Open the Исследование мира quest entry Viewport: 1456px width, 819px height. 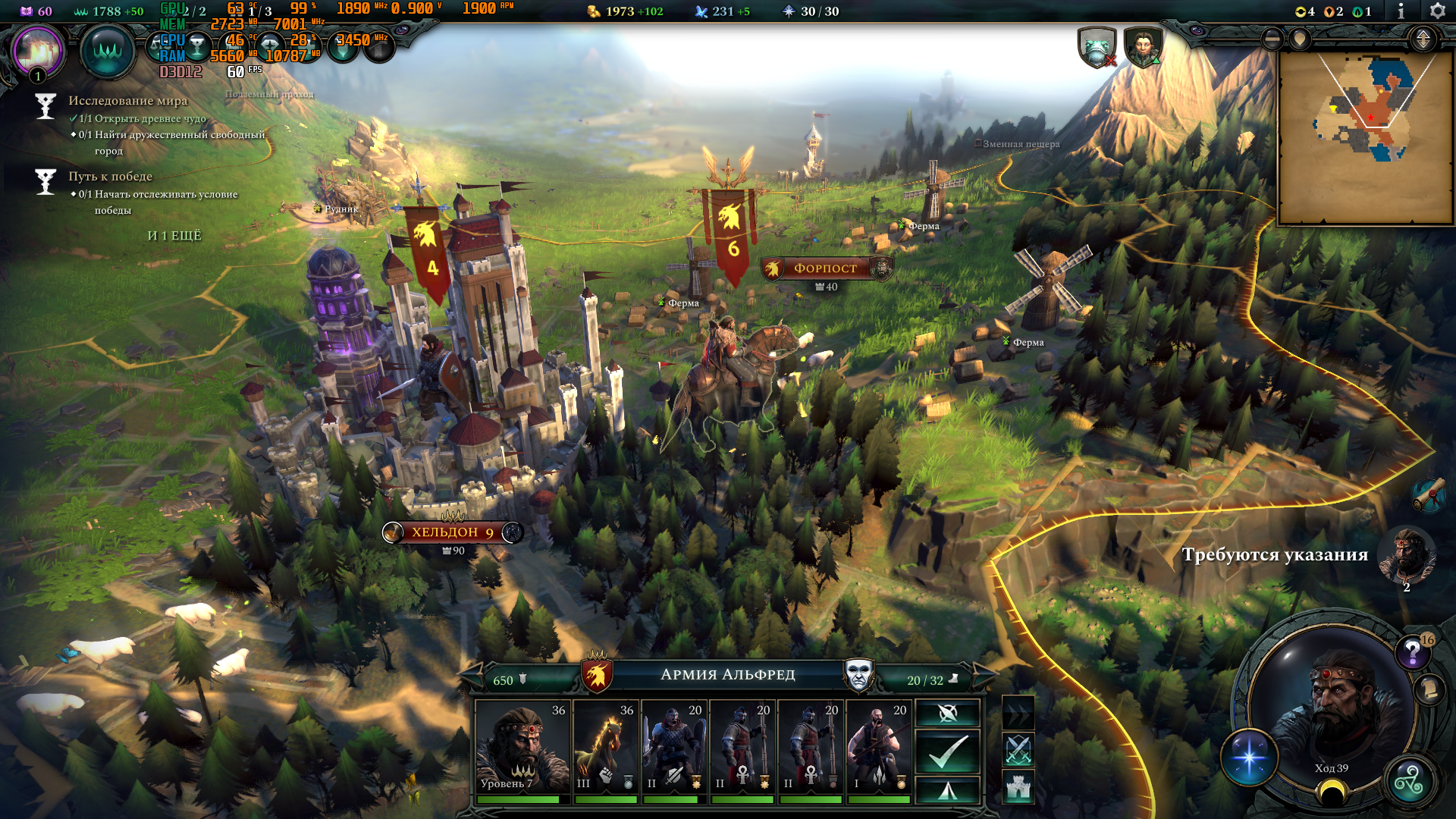click(x=127, y=101)
